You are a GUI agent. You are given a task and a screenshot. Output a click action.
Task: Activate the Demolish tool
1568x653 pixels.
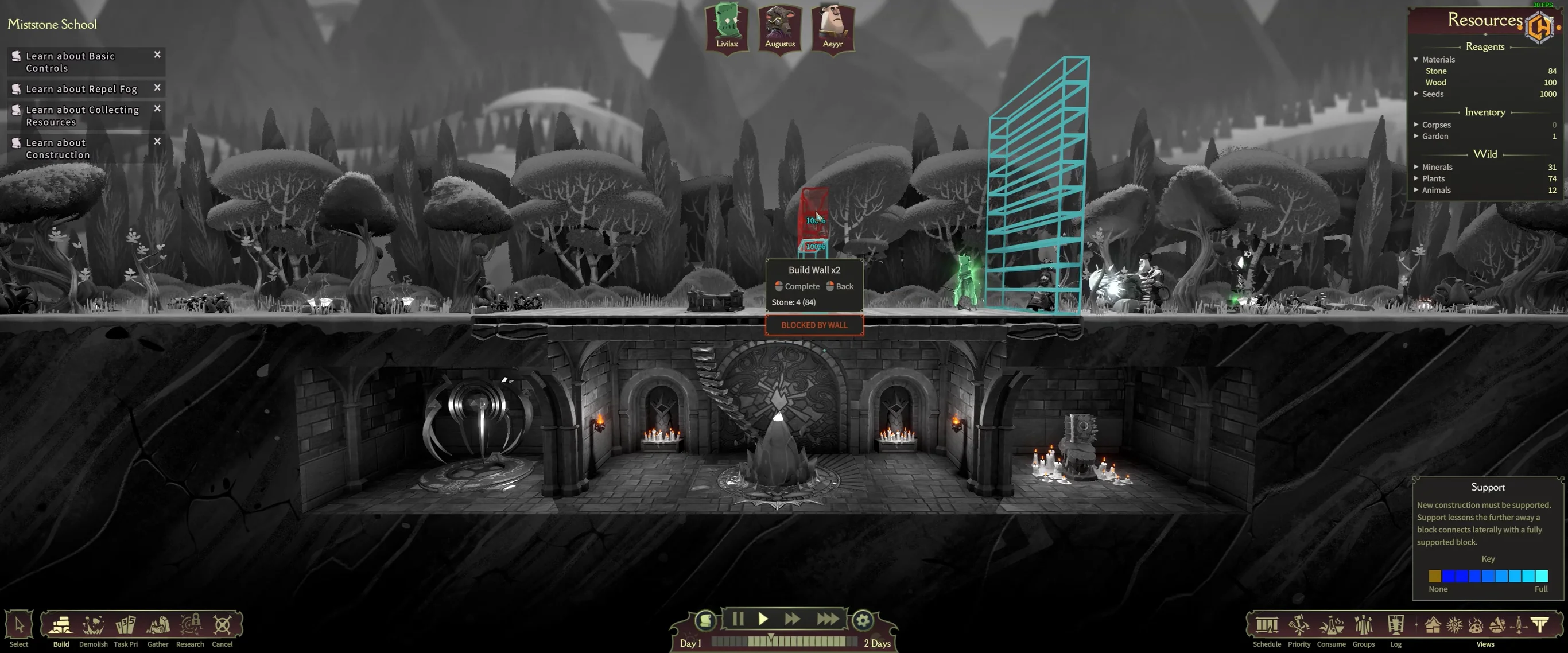click(93, 625)
